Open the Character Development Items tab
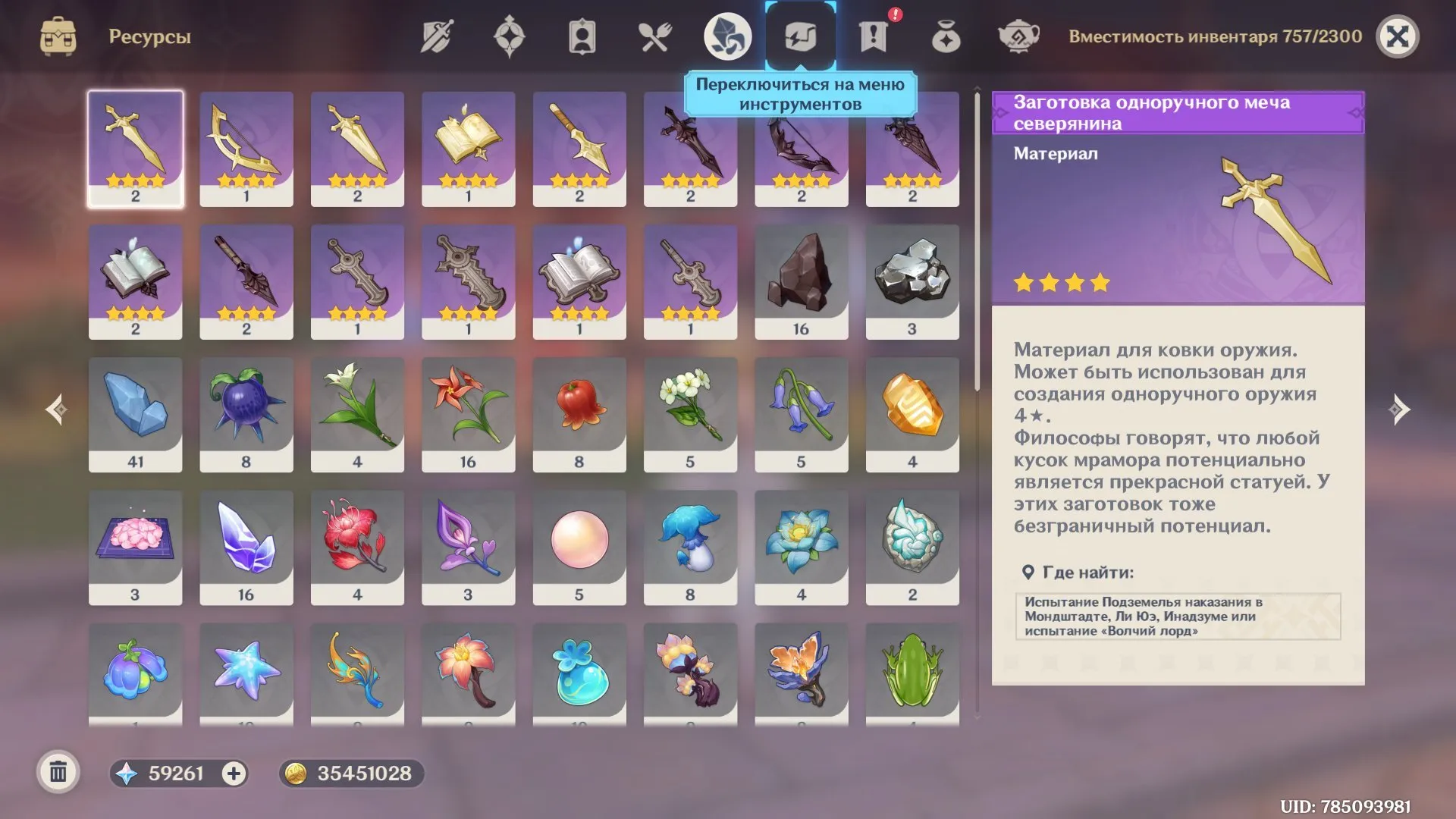This screenshot has height=819, width=1456. point(582,34)
